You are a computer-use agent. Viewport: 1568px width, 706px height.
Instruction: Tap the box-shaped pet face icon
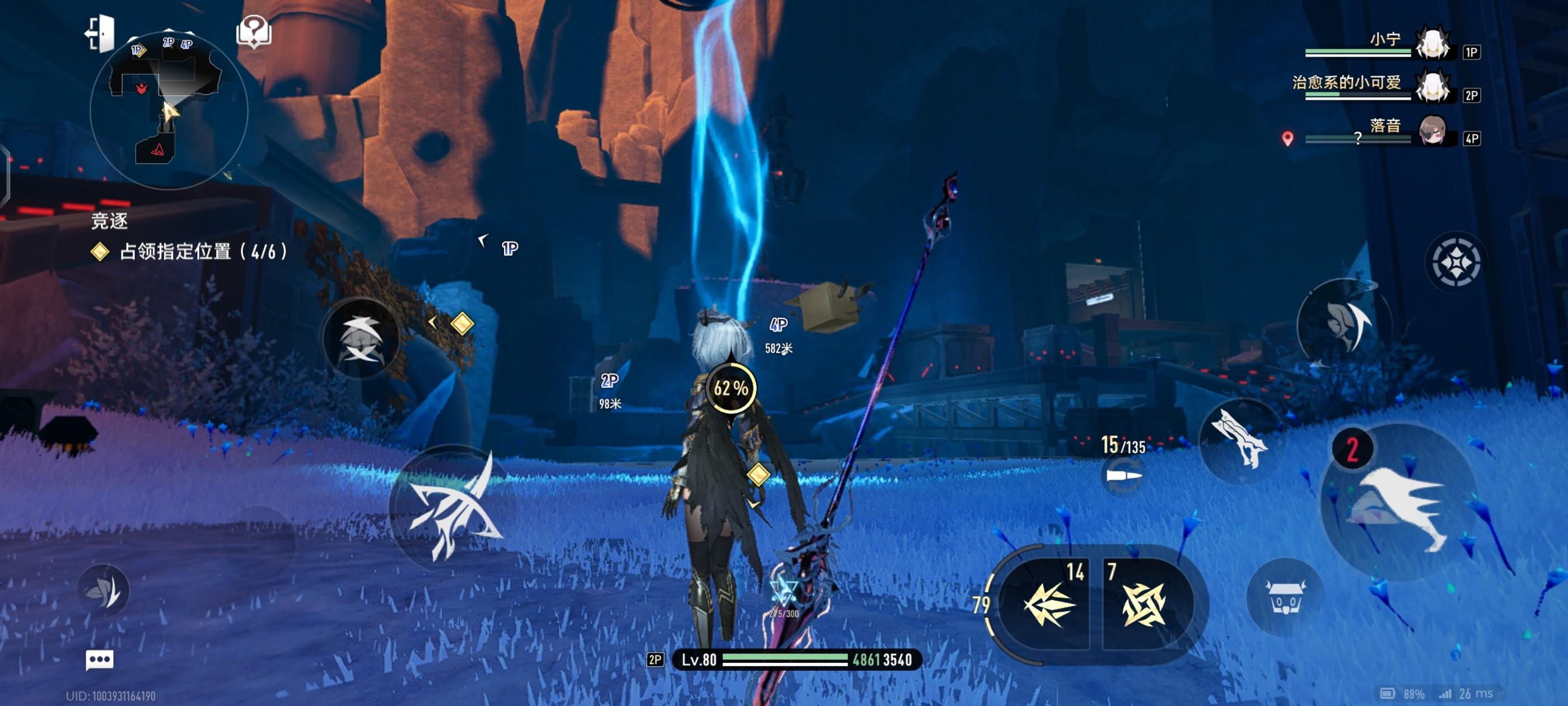click(1285, 597)
